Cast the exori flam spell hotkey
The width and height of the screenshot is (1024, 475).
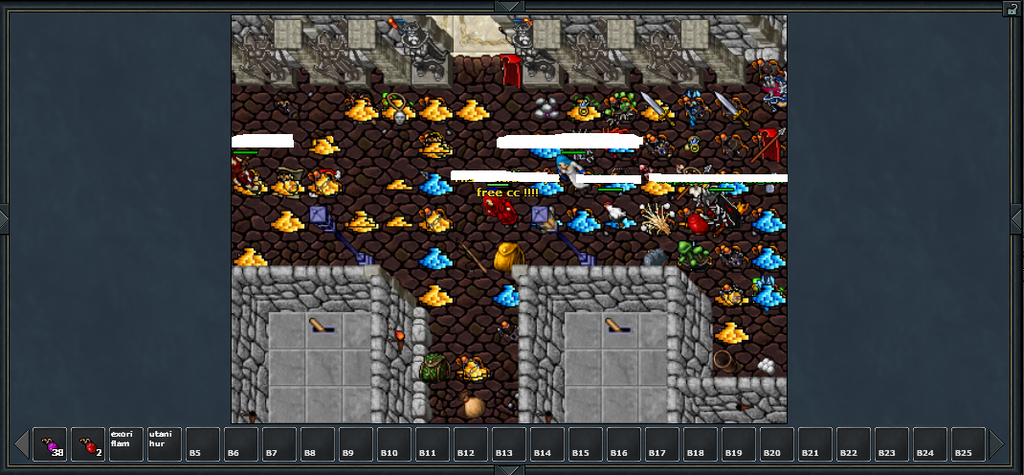pyautogui.click(x=126, y=444)
